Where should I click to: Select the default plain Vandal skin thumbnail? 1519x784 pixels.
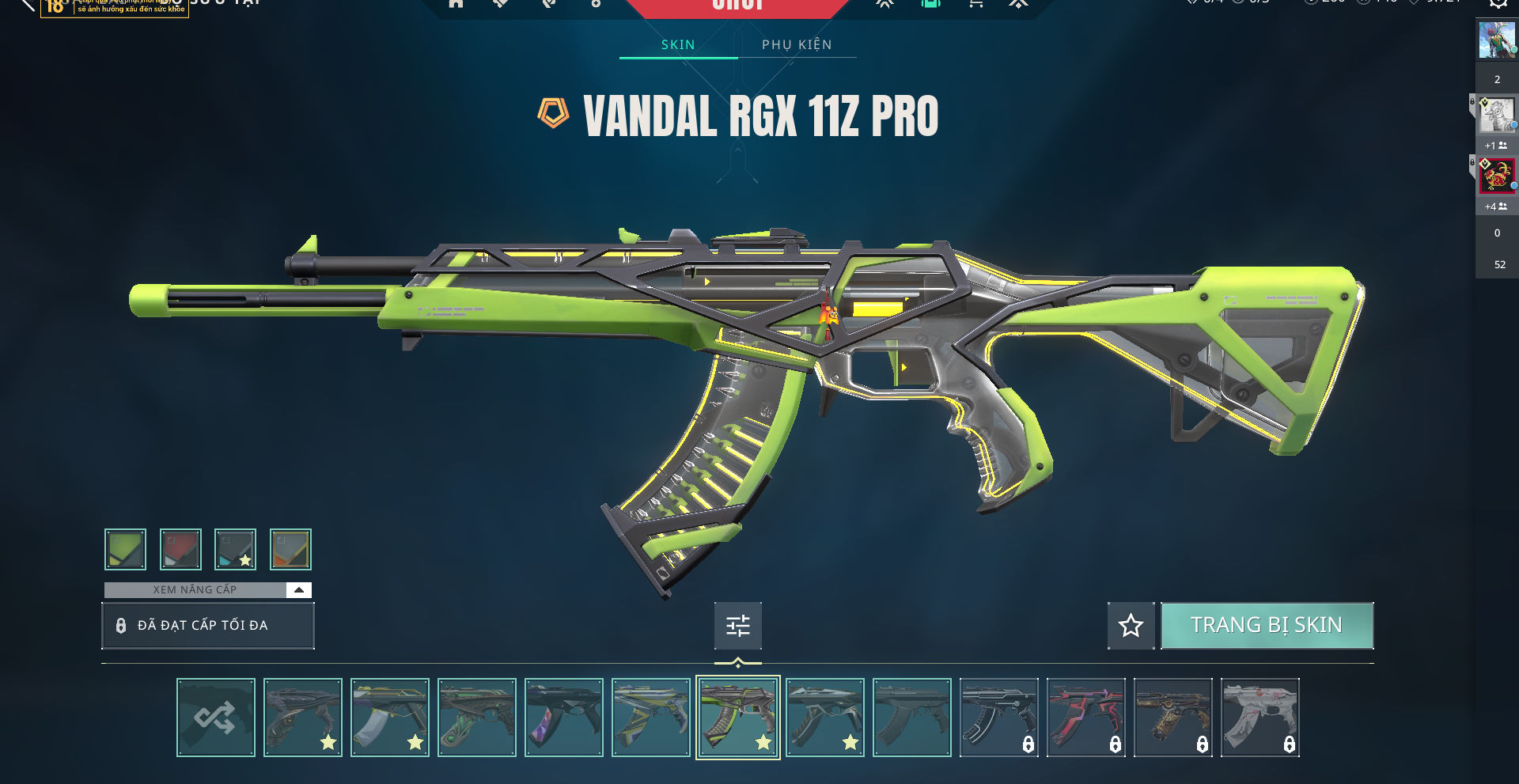click(x=912, y=718)
